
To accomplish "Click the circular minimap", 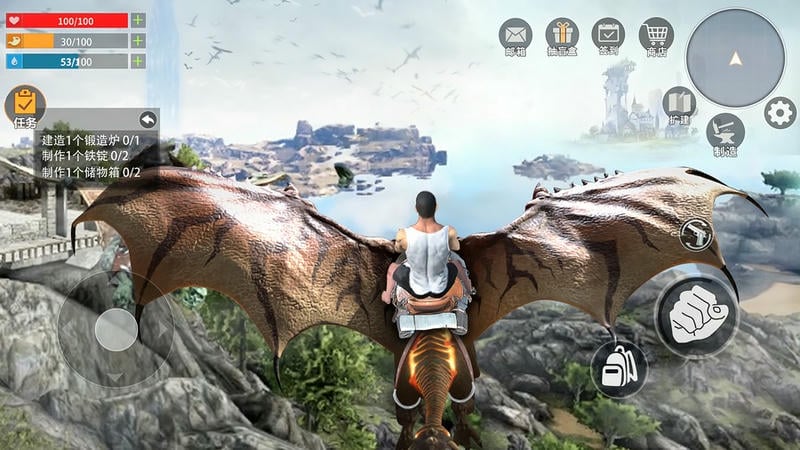I will (735, 58).
